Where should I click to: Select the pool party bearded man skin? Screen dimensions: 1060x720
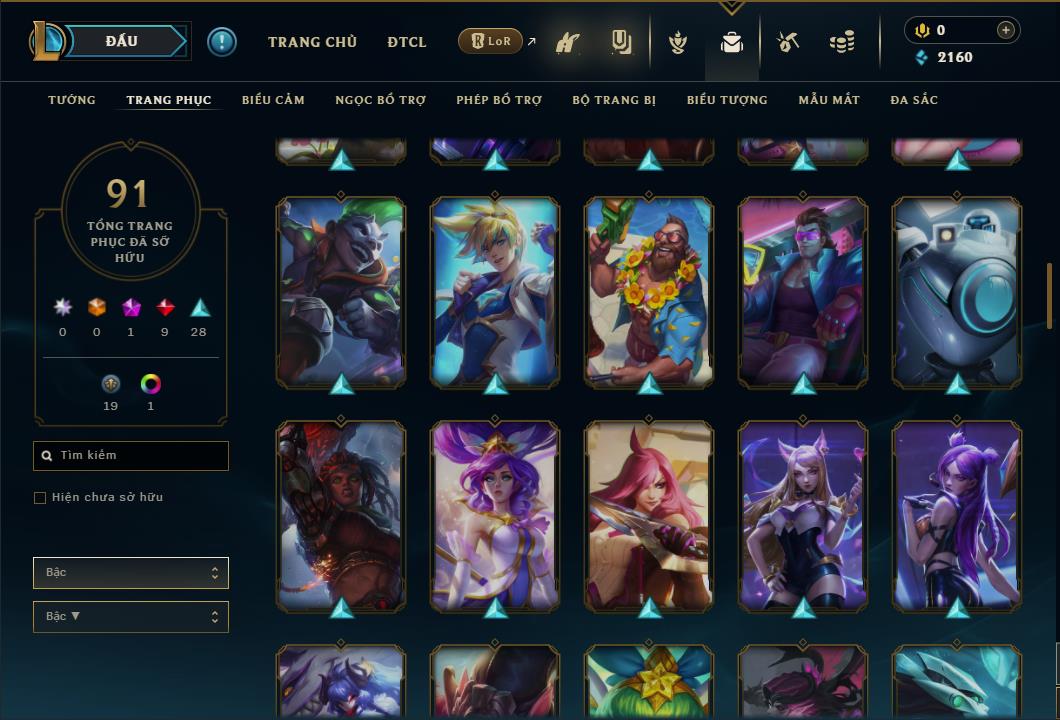point(649,290)
